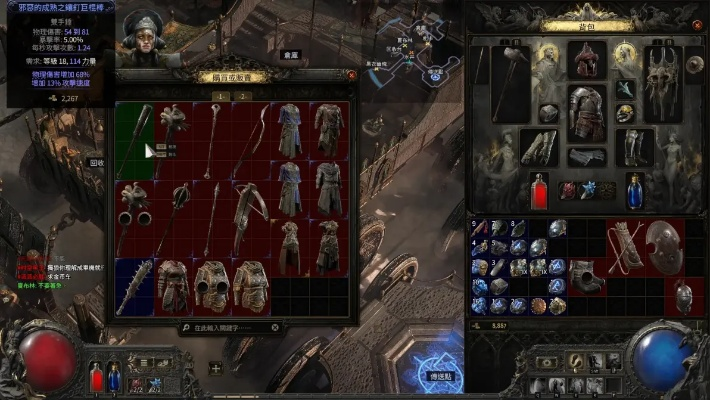The image size is (710, 400).
Task: Pick the crossbow in the vendor grid
Action: coord(251,205)
